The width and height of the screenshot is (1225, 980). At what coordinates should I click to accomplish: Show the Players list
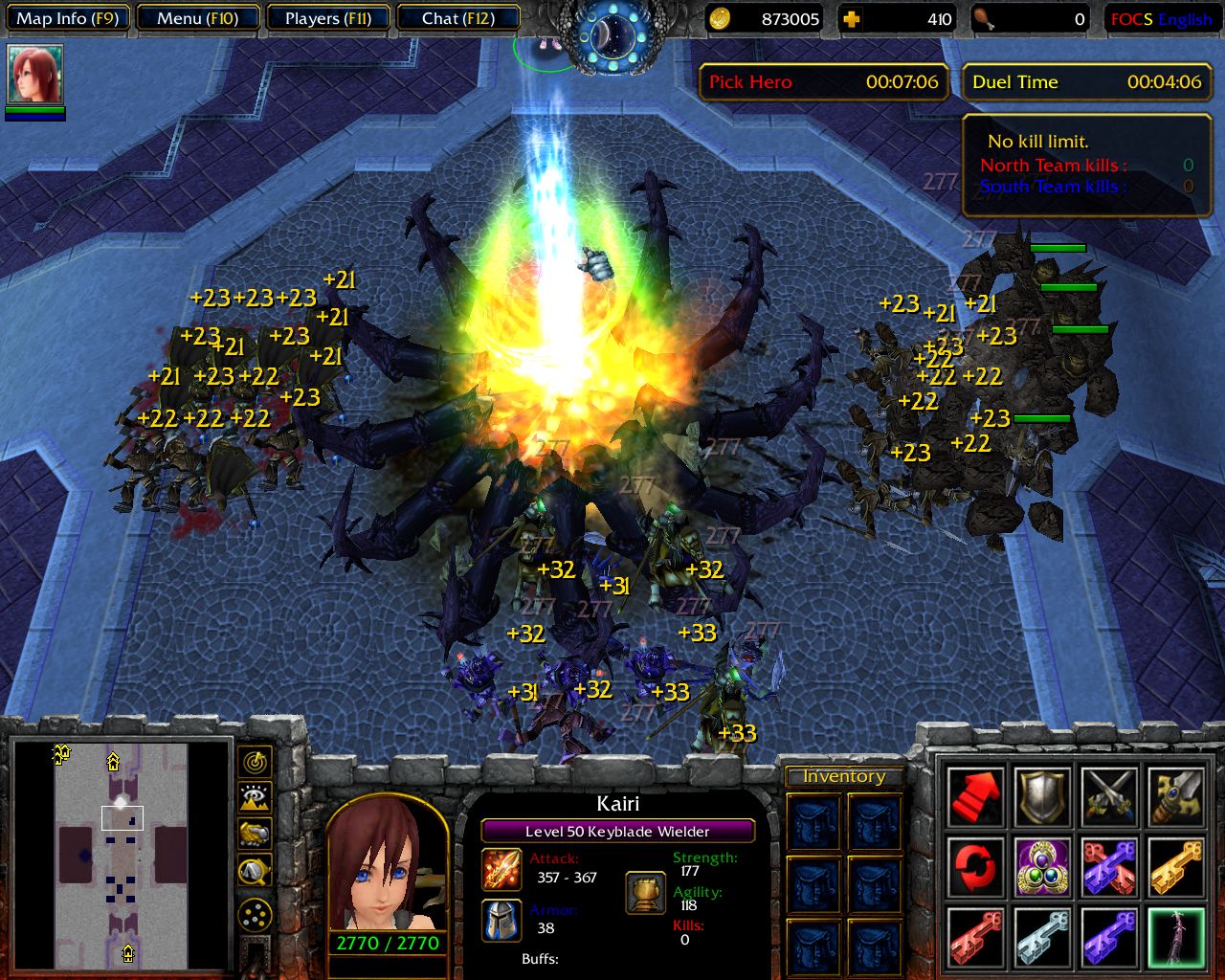[327, 18]
